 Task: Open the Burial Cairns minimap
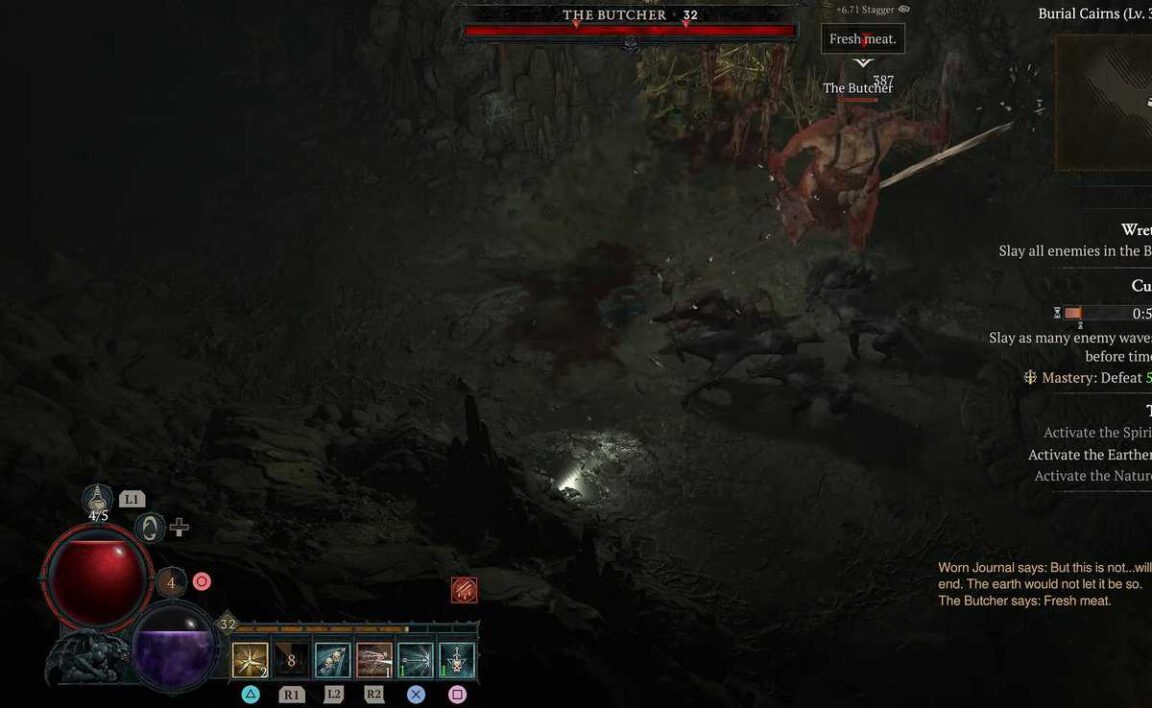[1105, 100]
